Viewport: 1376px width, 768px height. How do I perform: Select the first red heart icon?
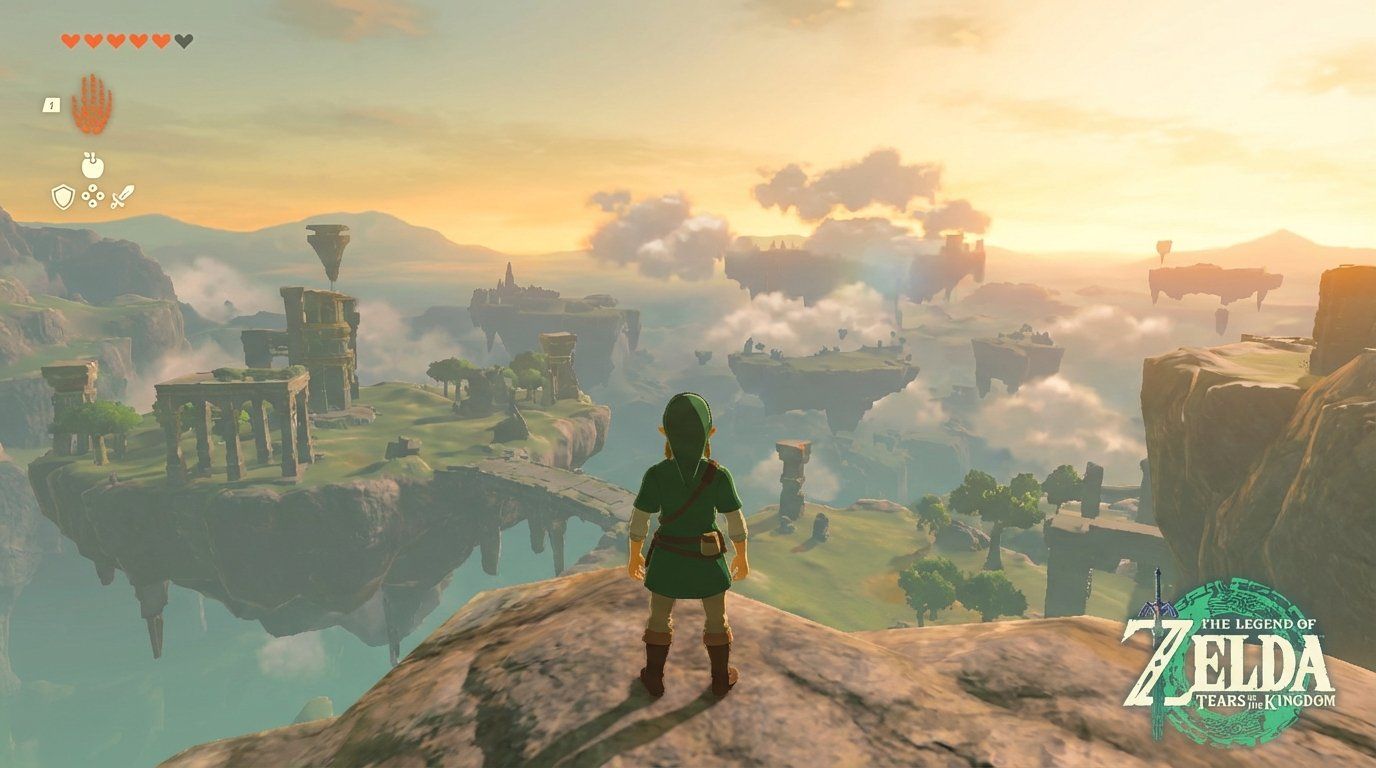click(70, 40)
